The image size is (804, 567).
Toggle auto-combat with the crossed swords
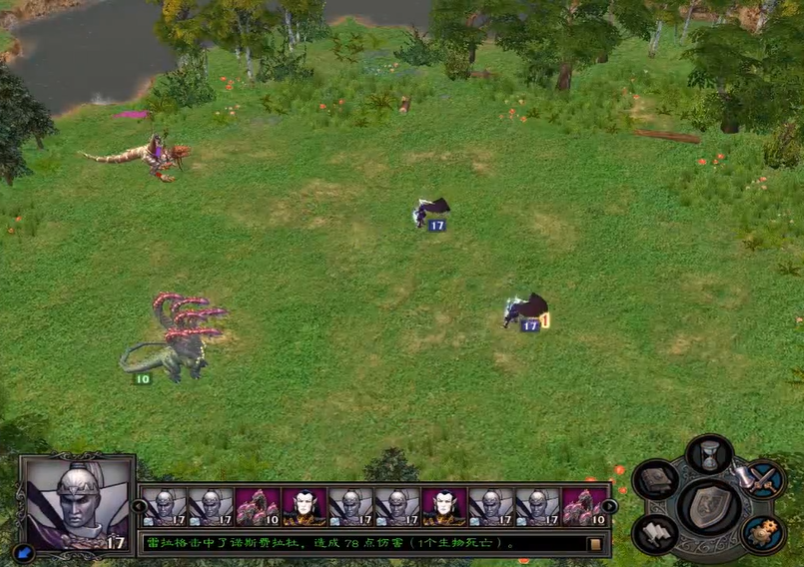tap(765, 480)
